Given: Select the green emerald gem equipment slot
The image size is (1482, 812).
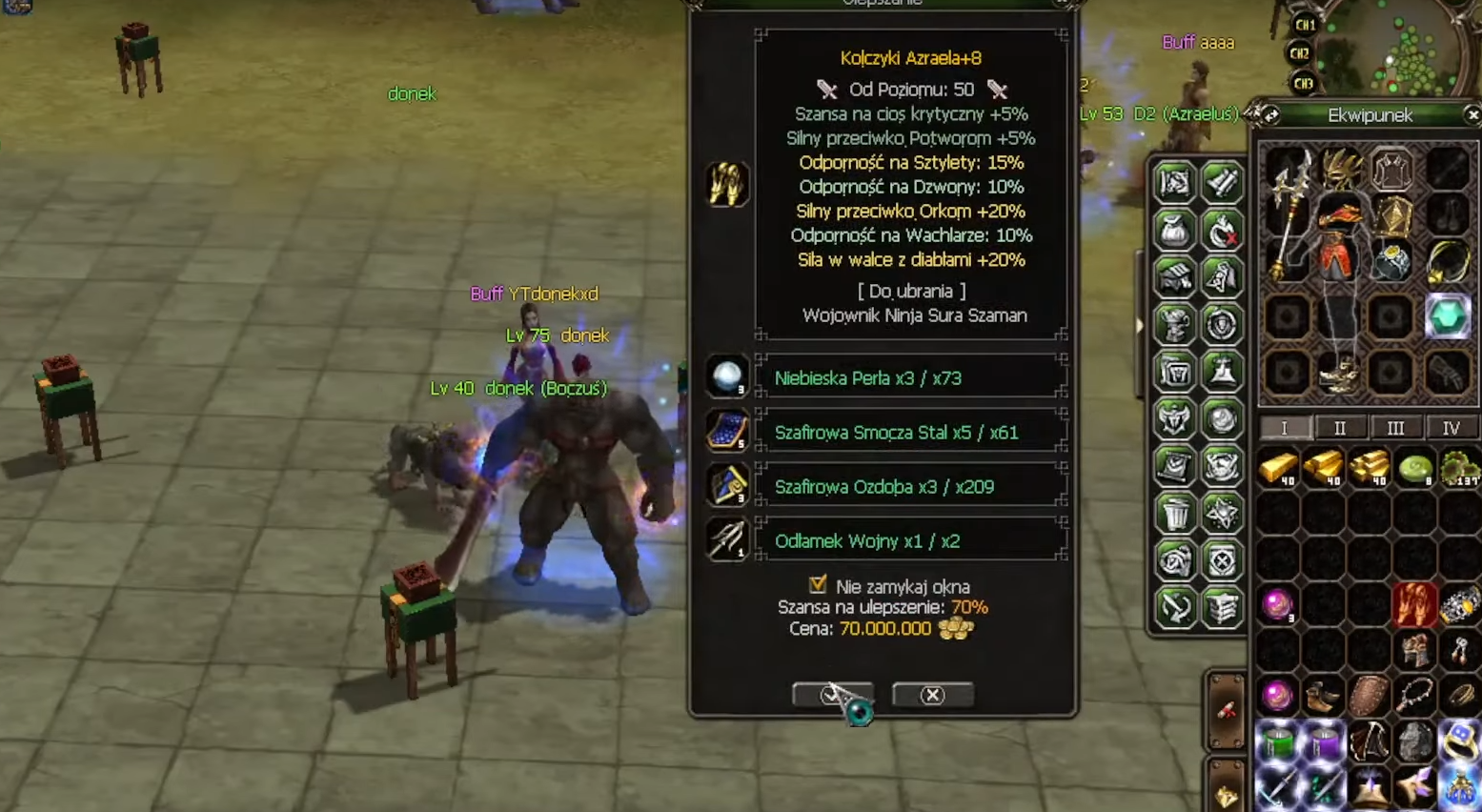Looking at the screenshot, I should (1447, 316).
